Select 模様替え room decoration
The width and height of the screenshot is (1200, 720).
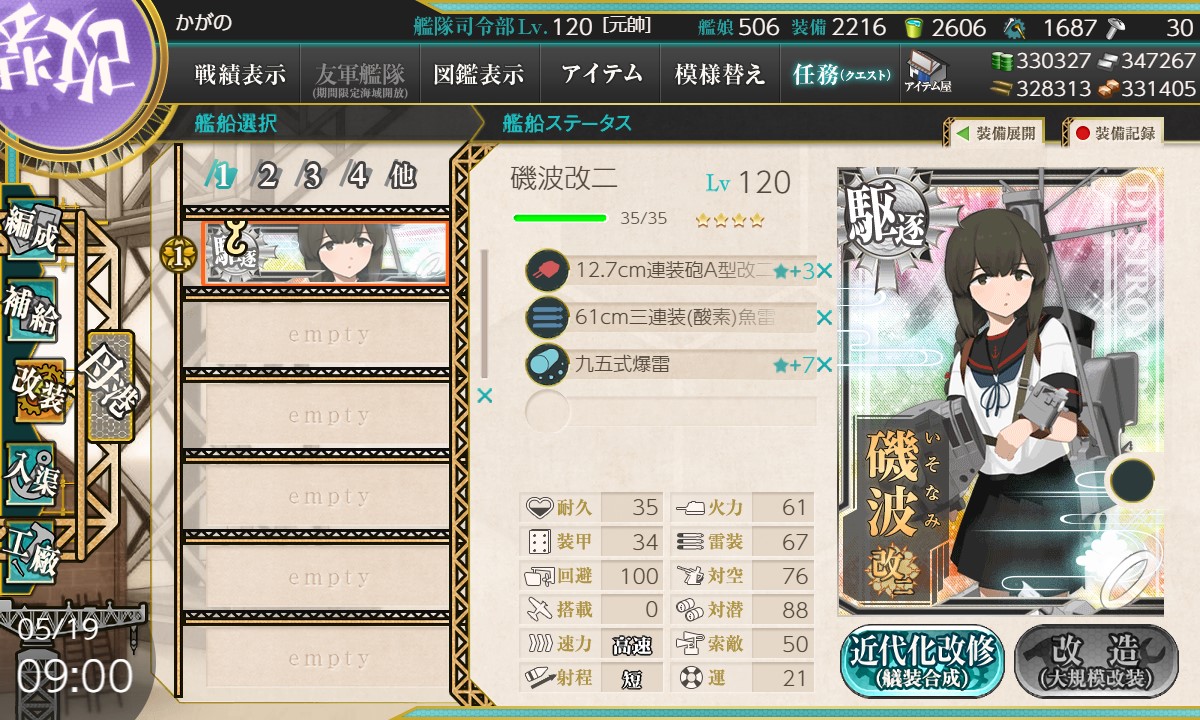point(720,74)
